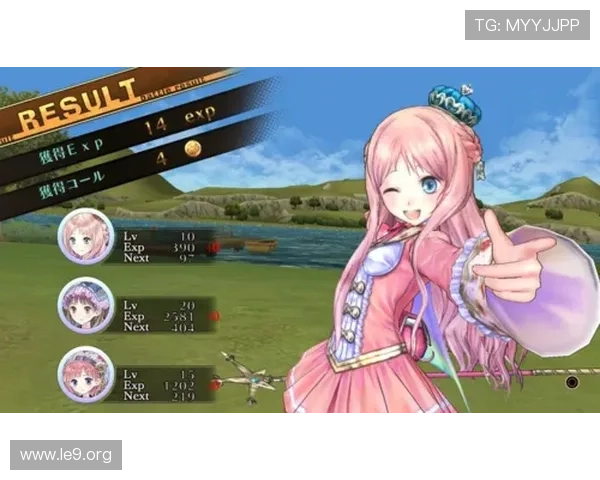The height and width of the screenshot is (480, 600).
Task: Select the level 15 character portrait
Action: (x=87, y=374)
